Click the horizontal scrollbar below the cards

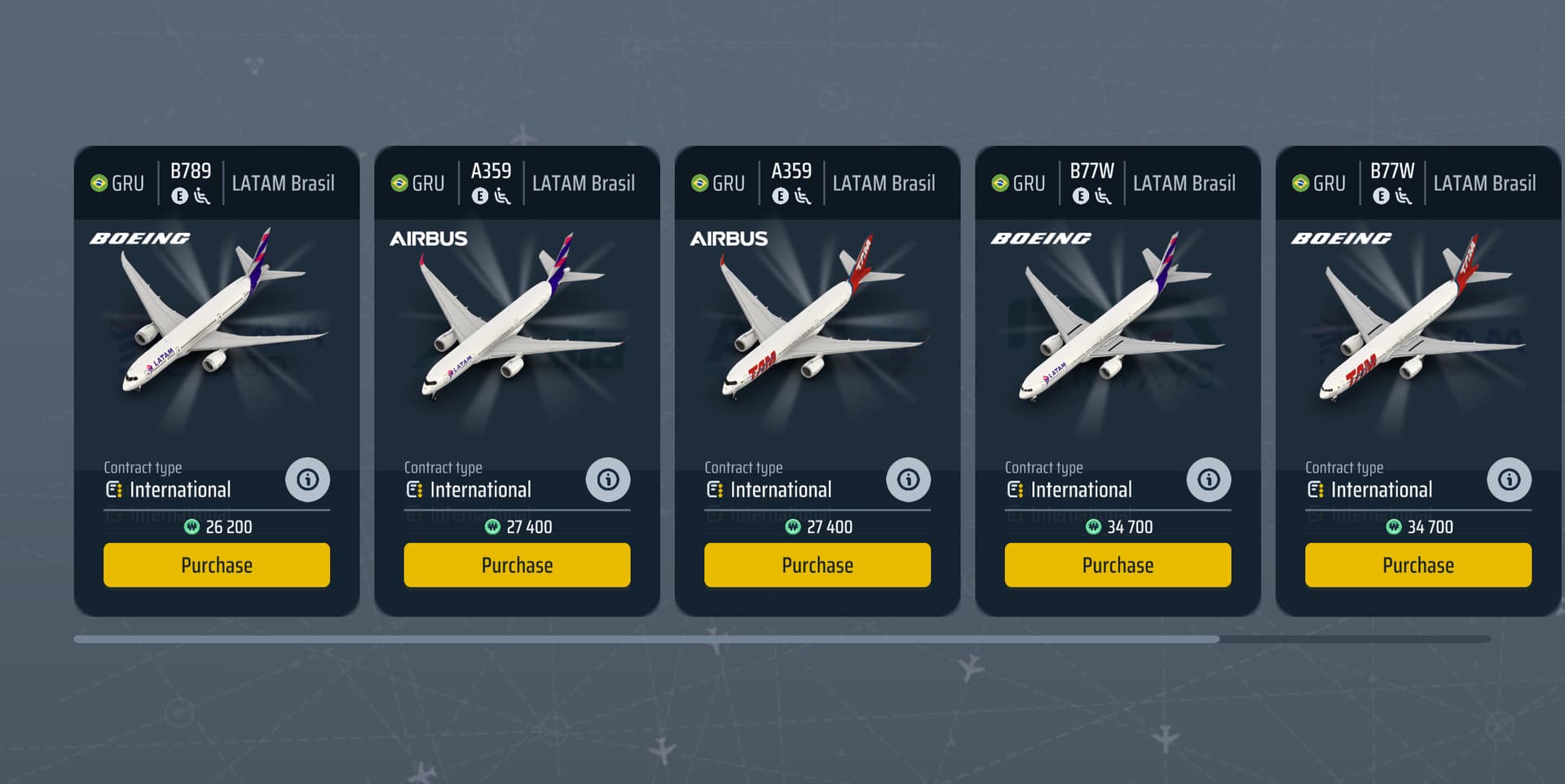(646, 640)
